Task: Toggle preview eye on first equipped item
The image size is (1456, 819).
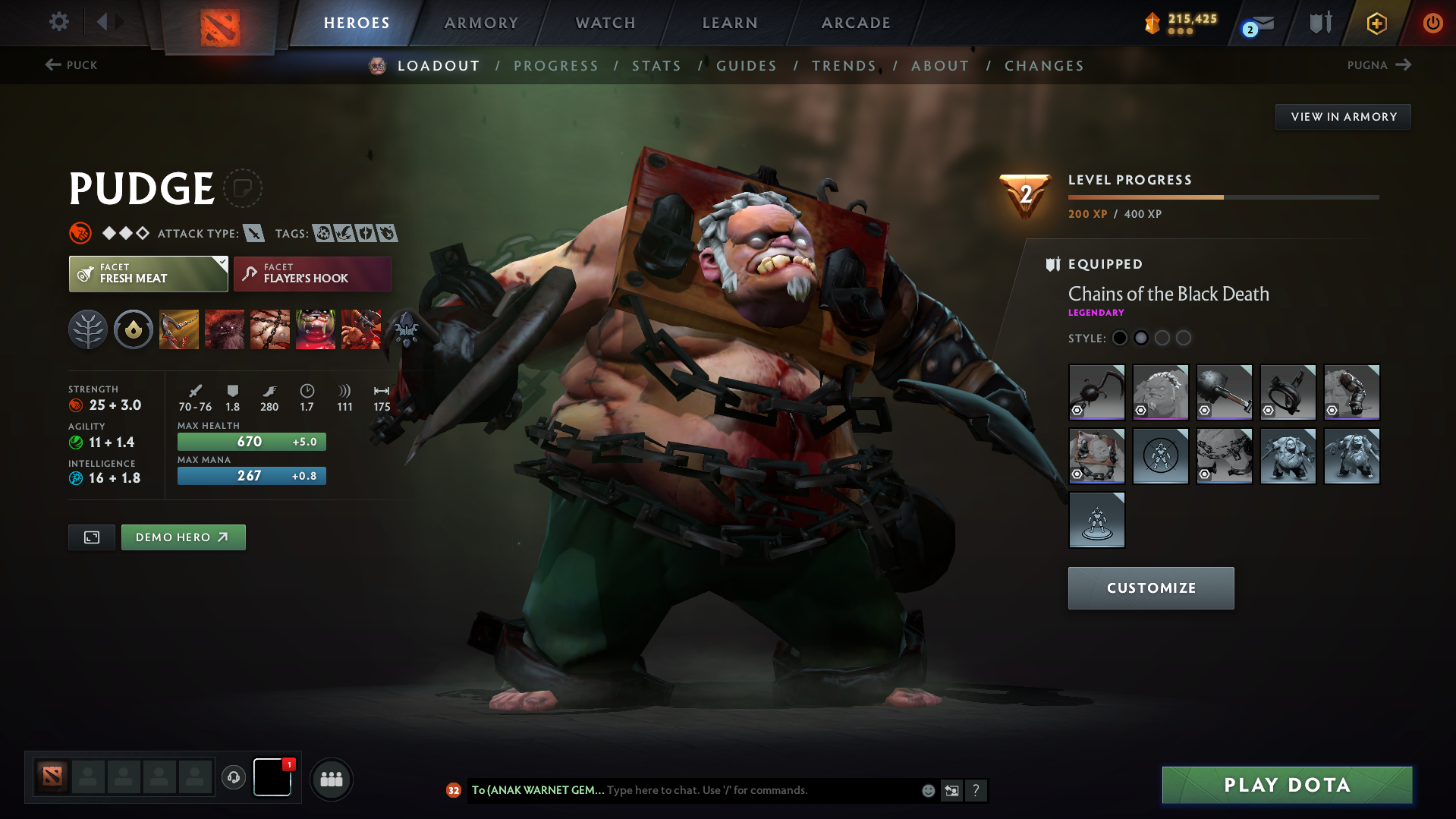Action: [1077, 411]
